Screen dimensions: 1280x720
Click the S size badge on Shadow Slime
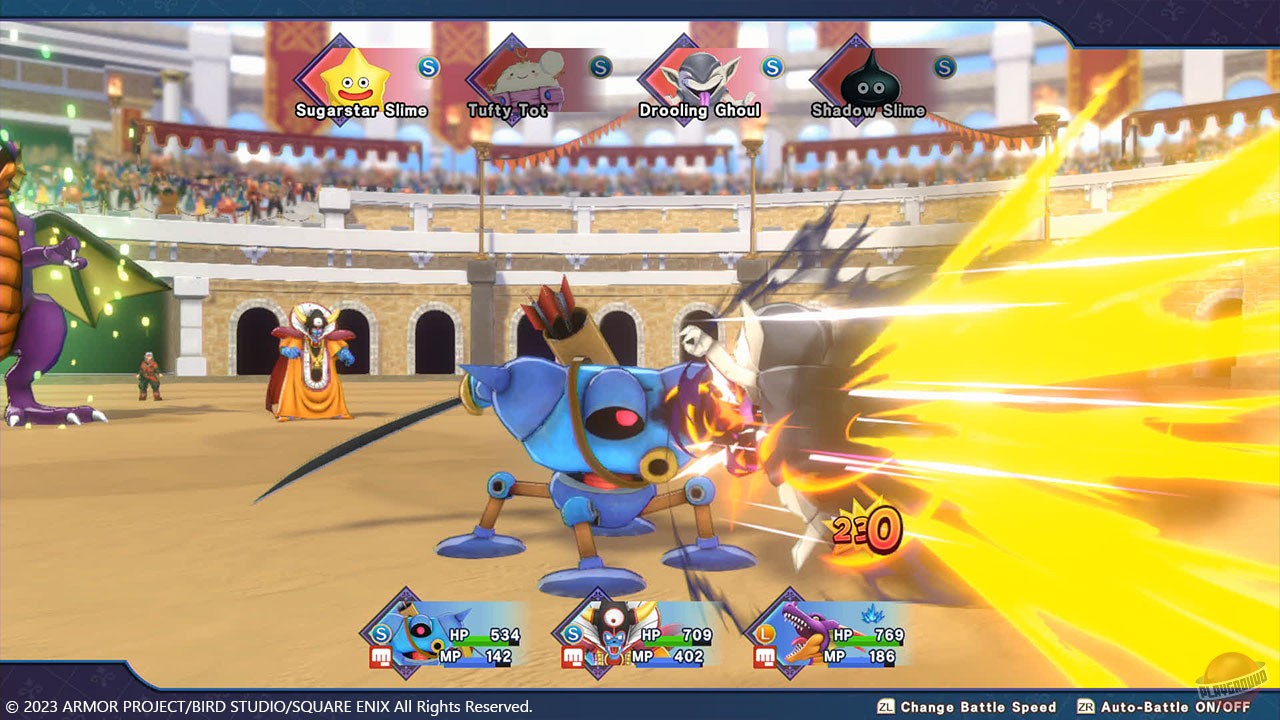[x=945, y=67]
